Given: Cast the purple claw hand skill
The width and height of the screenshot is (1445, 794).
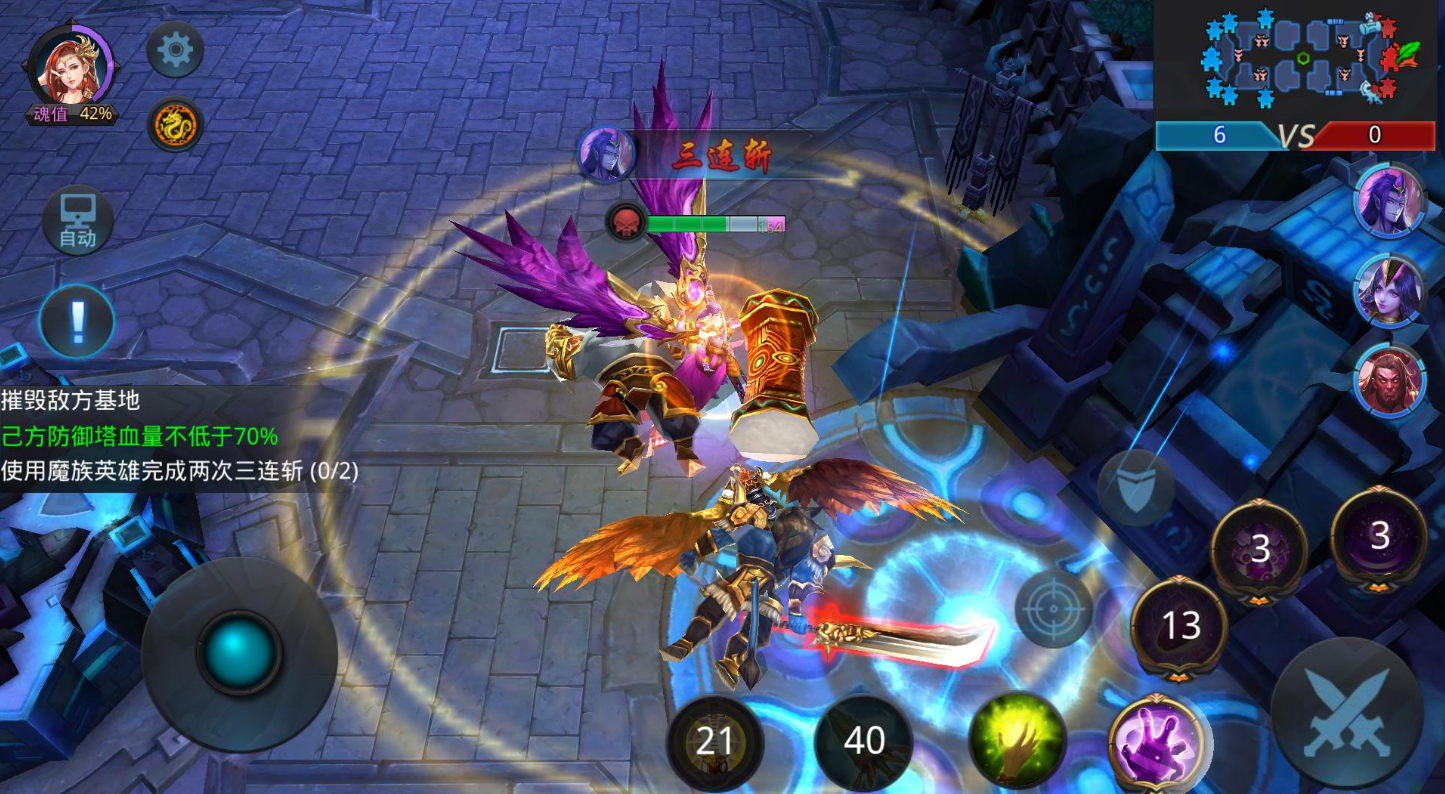Looking at the screenshot, I should tap(1157, 742).
